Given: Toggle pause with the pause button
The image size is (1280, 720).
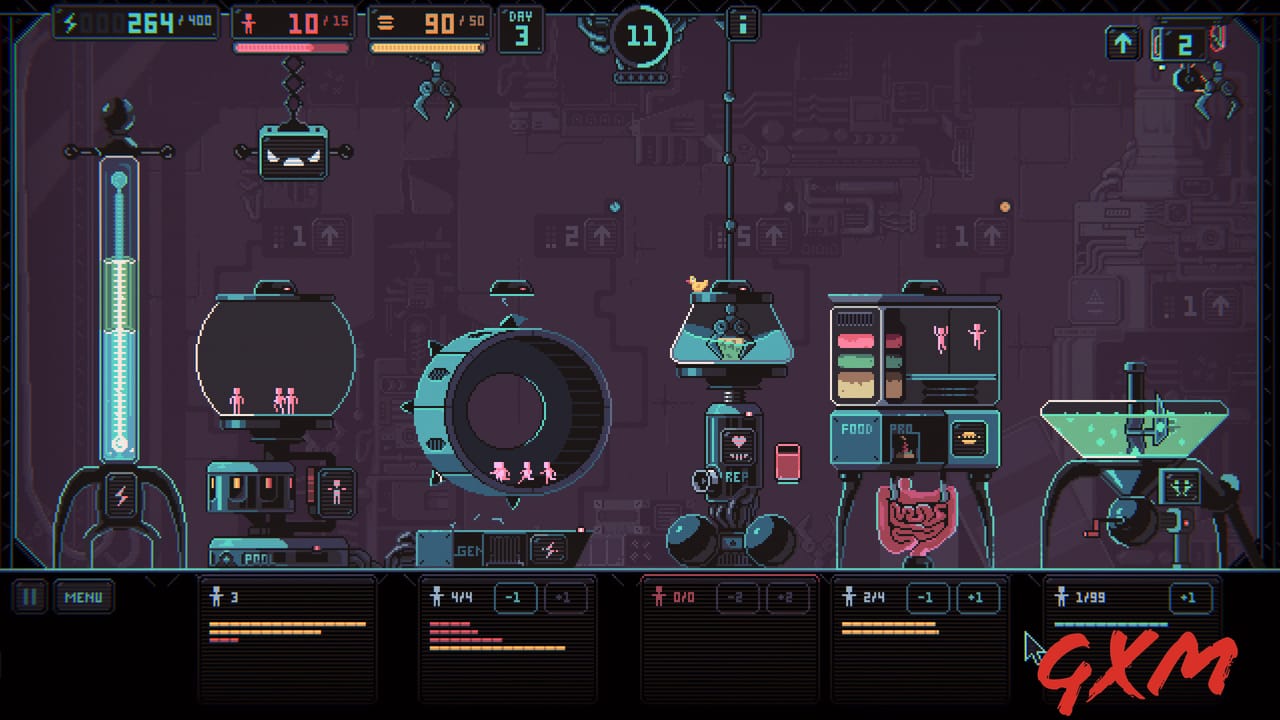Looking at the screenshot, I should tap(29, 597).
